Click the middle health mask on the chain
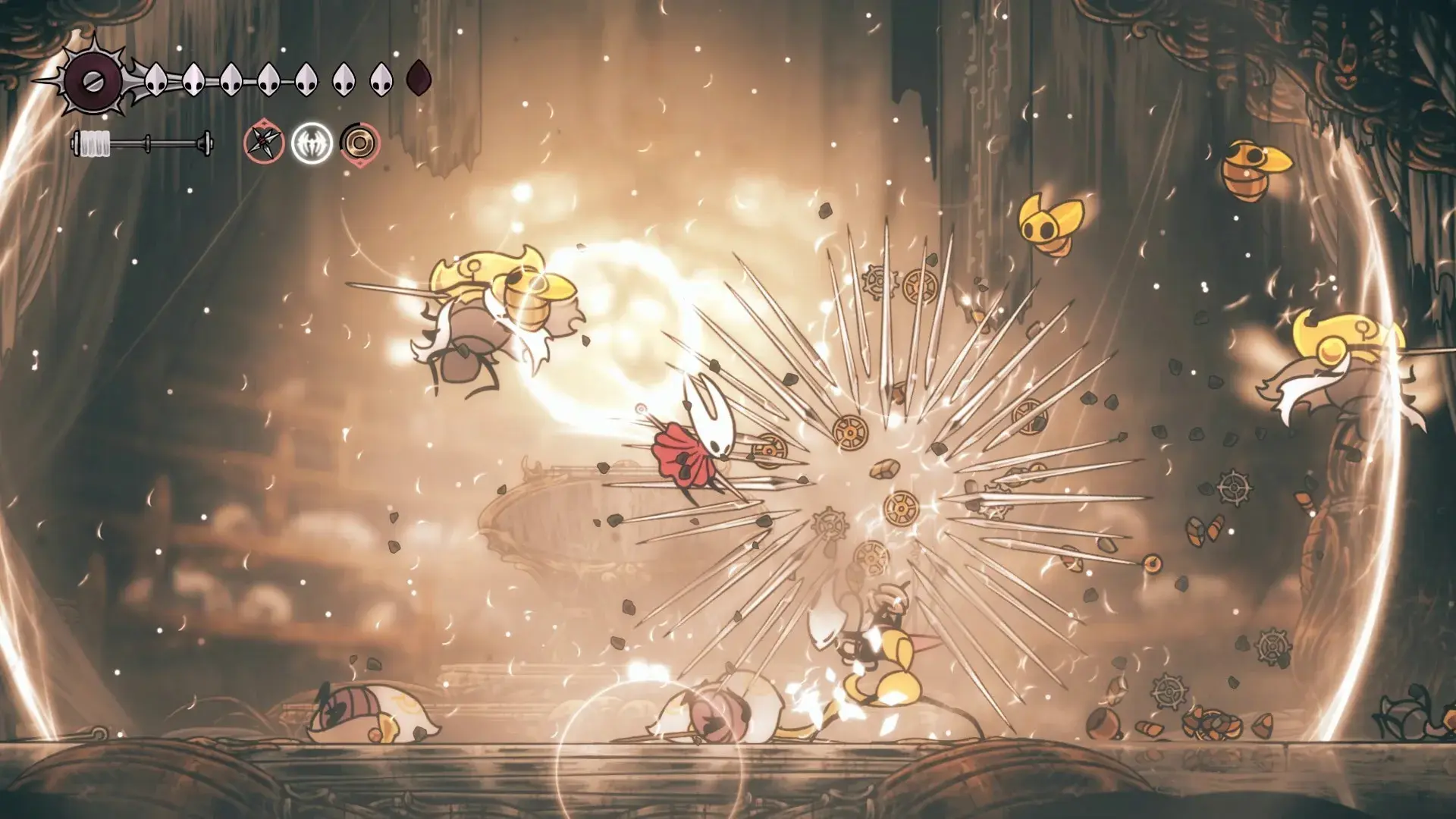The width and height of the screenshot is (1456, 819). [267, 80]
